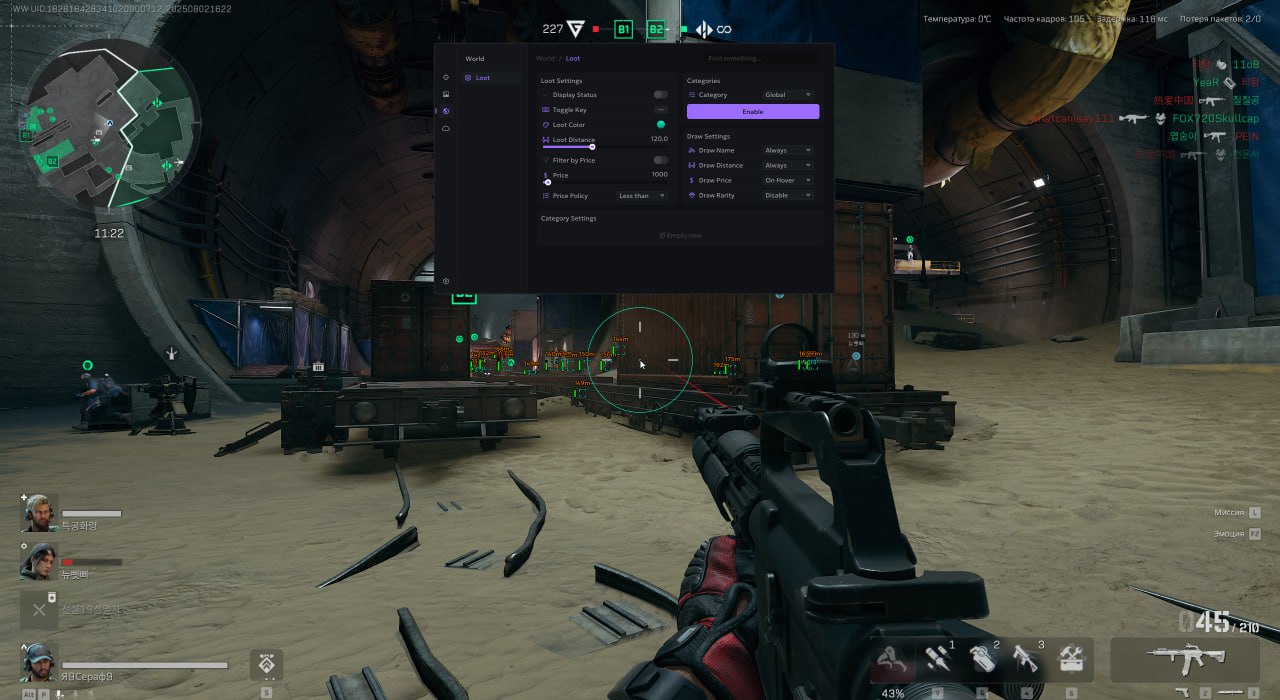Choose the primary assault rifle weapon slot
The image size is (1280, 700).
pyautogui.click(x=1185, y=659)
